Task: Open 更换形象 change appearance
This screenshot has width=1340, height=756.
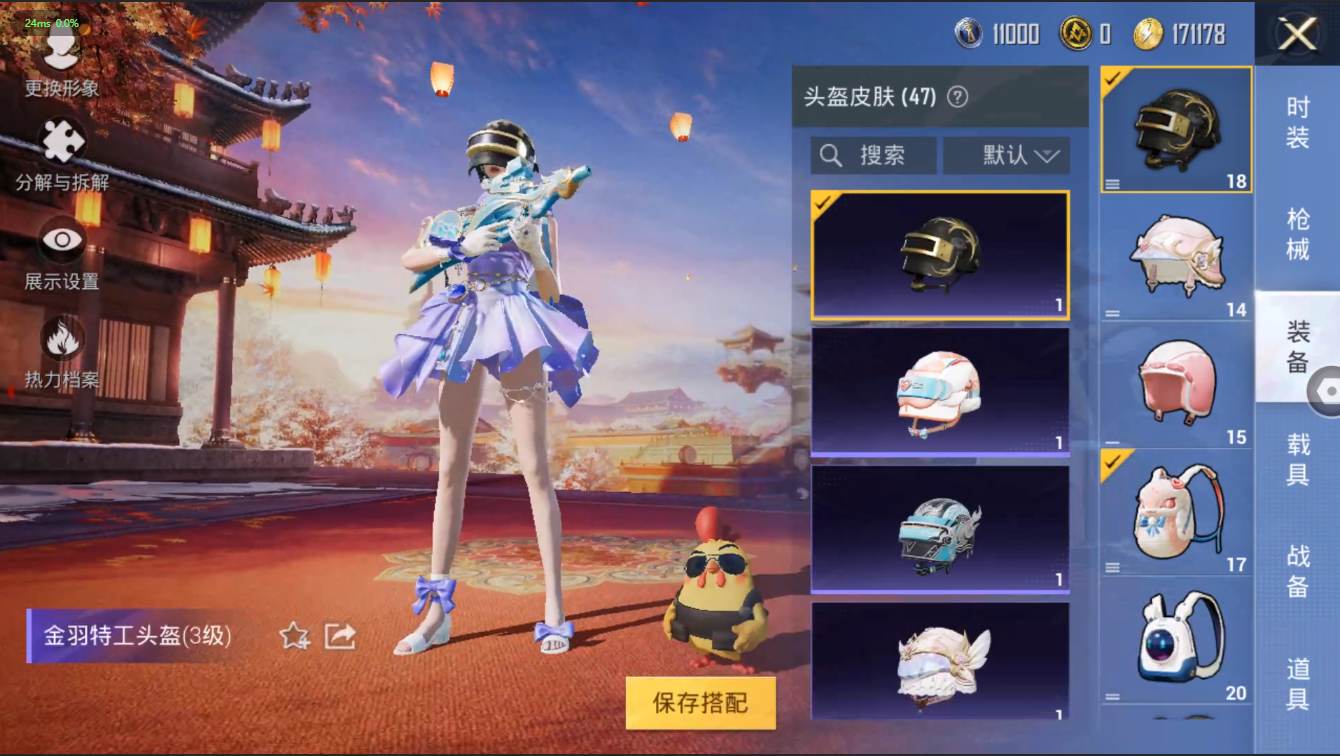Action: tap(62, 60)
